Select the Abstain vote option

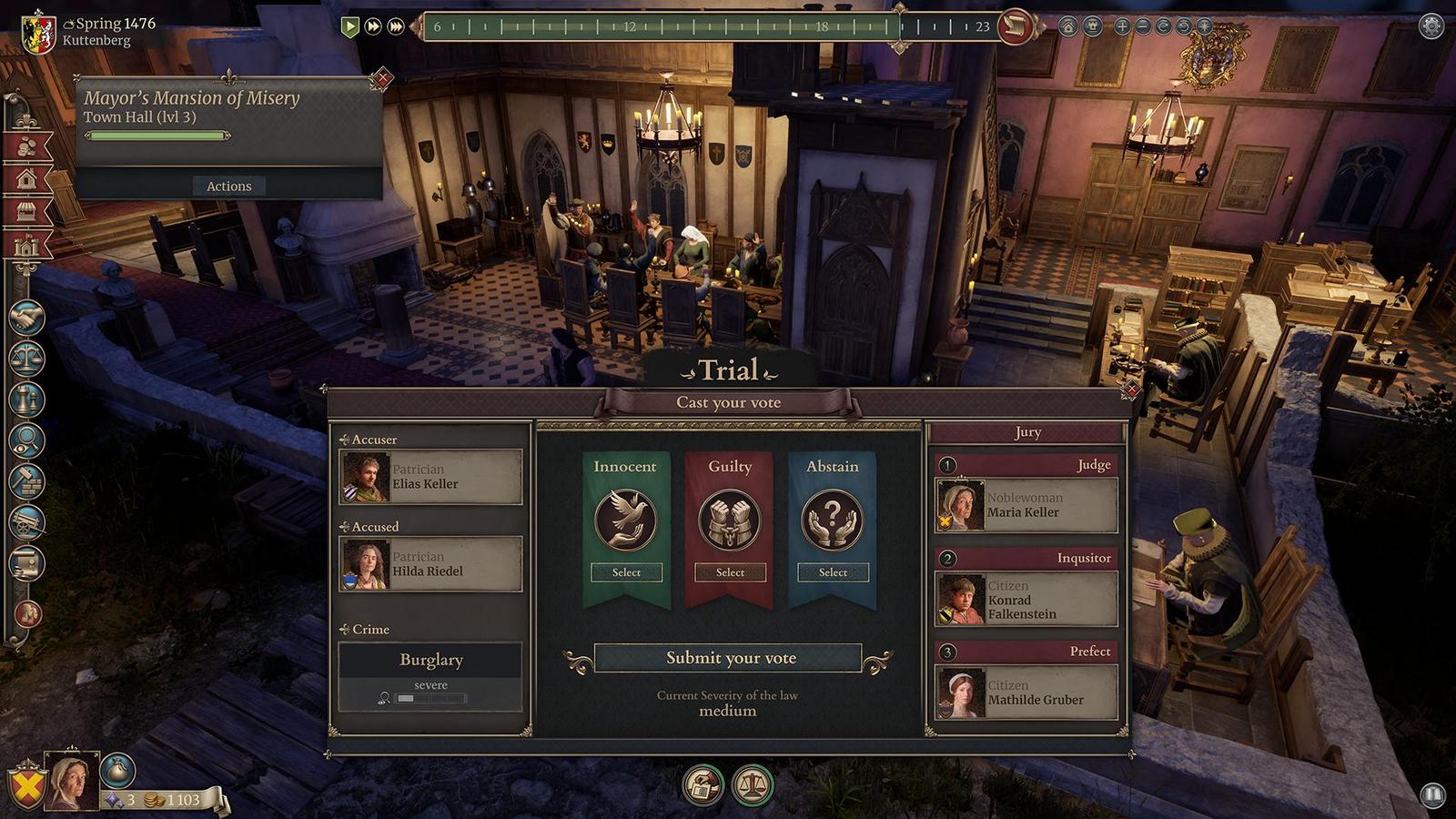click(832, 571)
